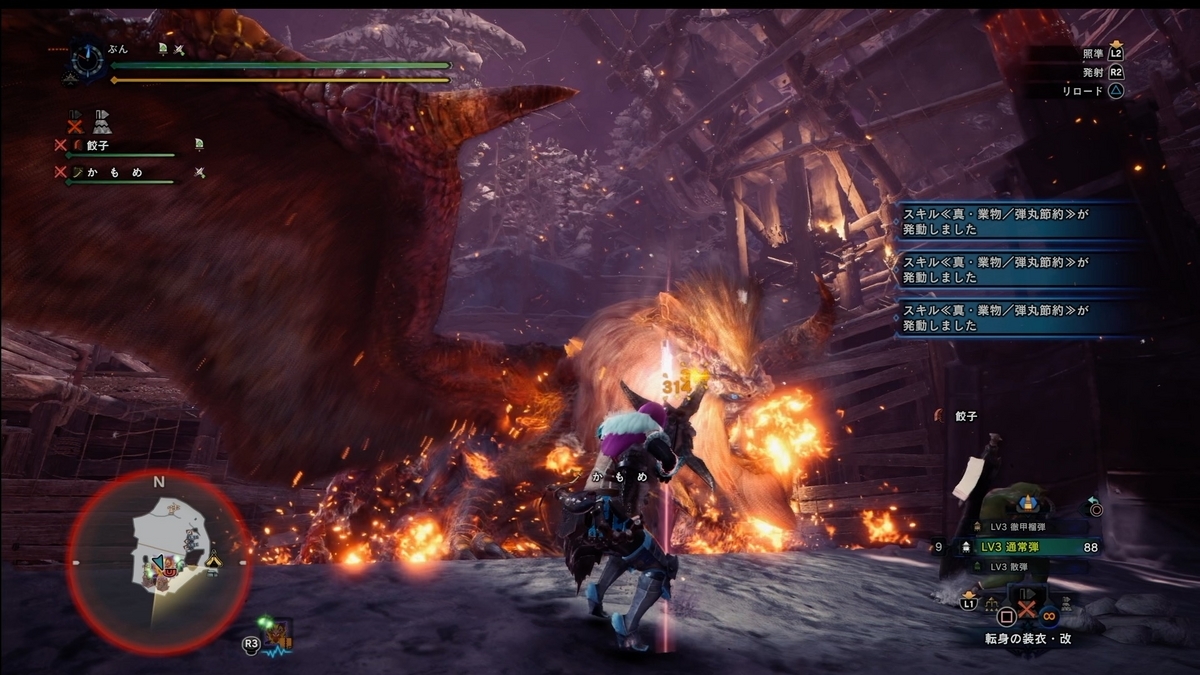Select party member 餃子 in the list
This screenshot has width=1200, height=675.
coord(100,145)
